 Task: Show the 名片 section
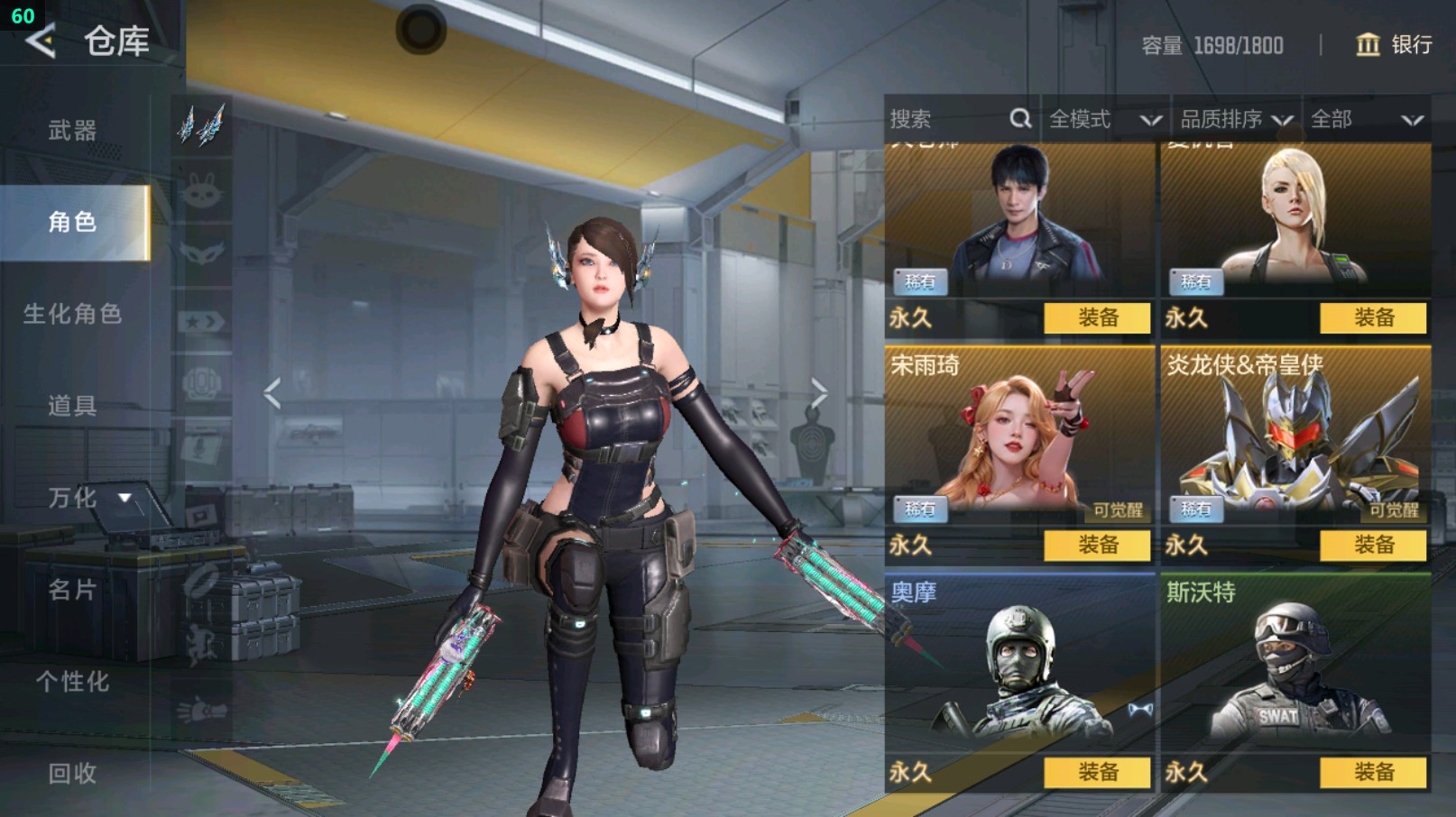(x=72, y=590)
